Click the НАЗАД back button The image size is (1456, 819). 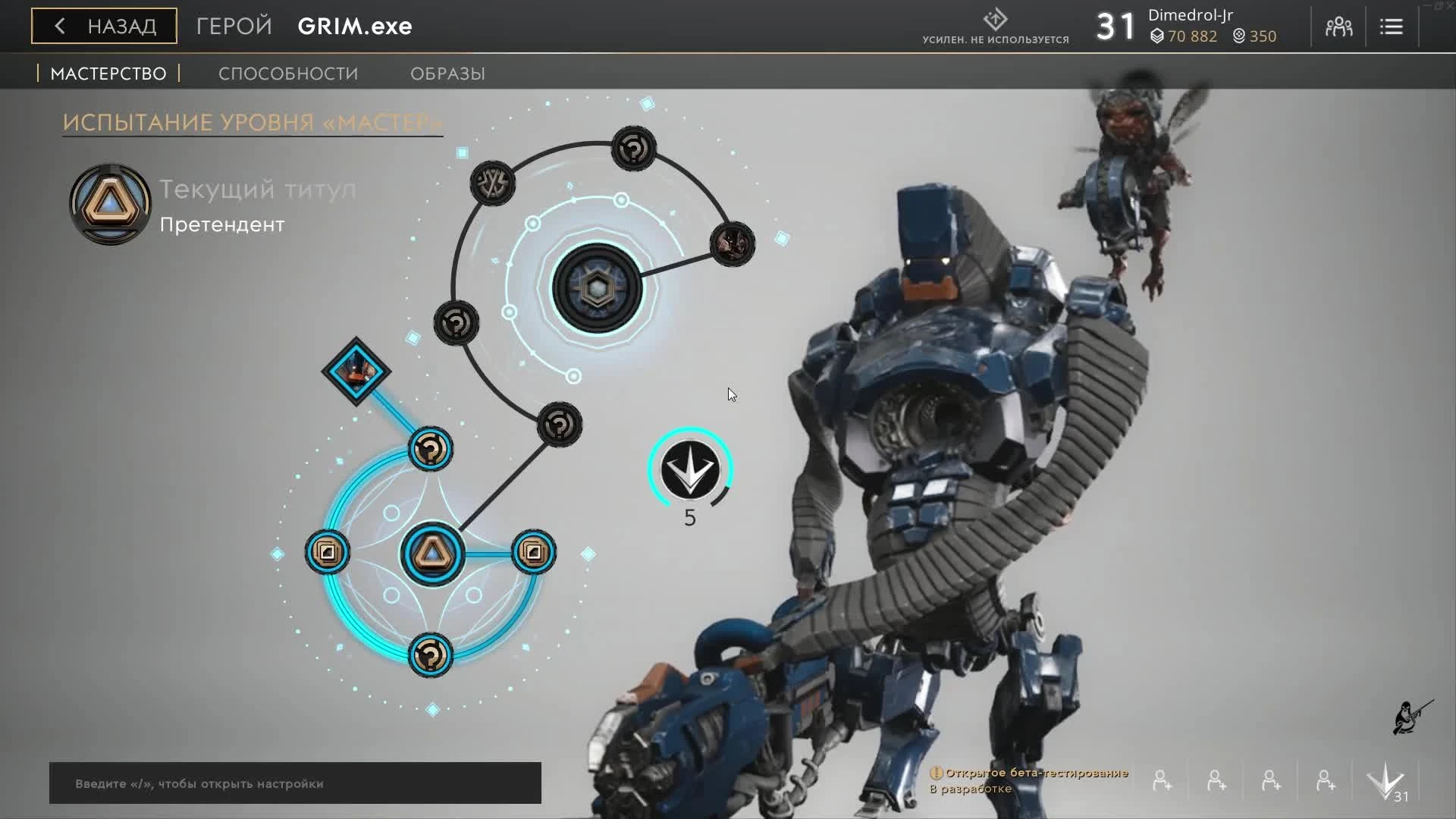tap(103, 25)
